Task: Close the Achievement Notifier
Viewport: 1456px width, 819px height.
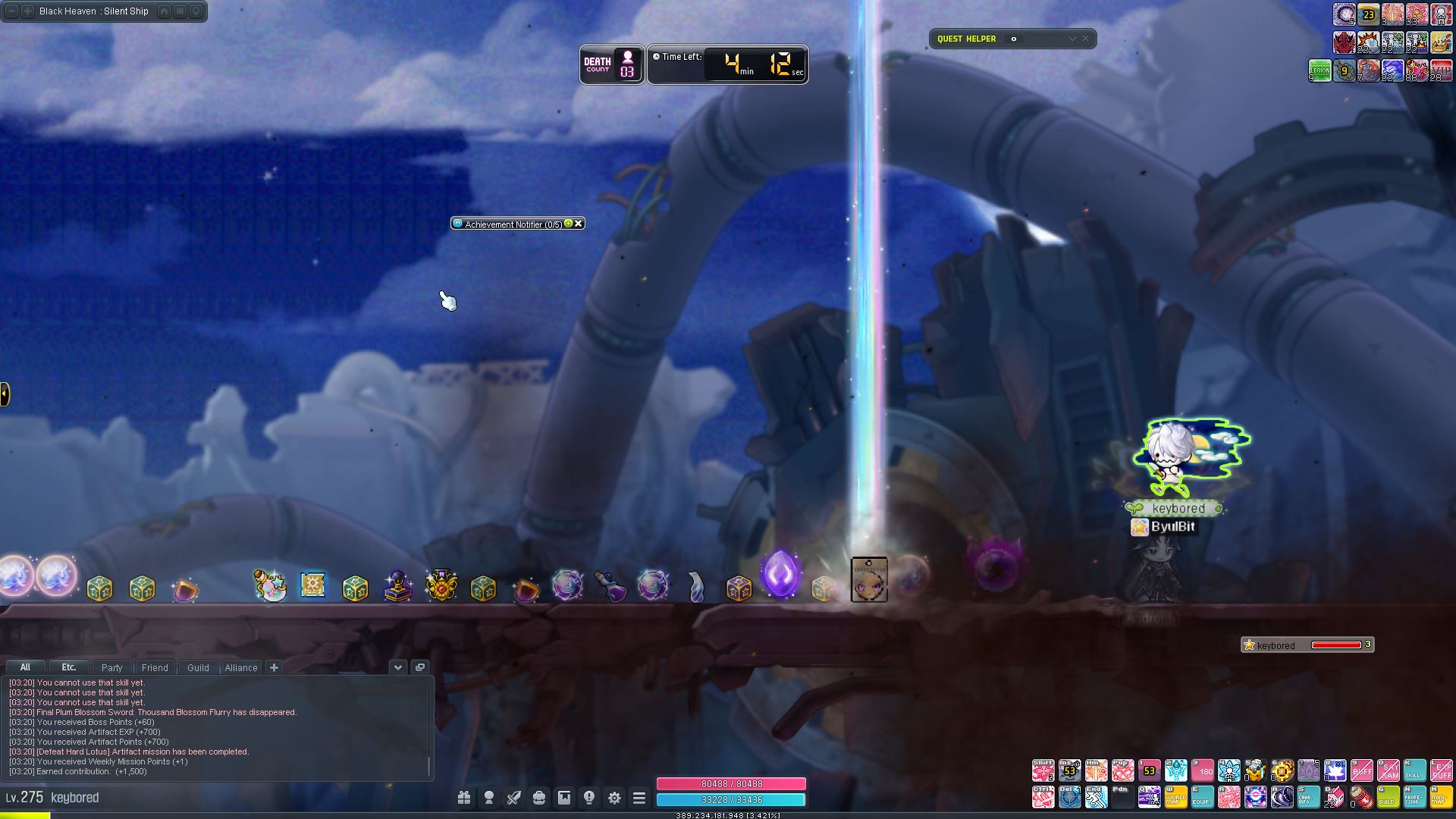Action: 579,224
